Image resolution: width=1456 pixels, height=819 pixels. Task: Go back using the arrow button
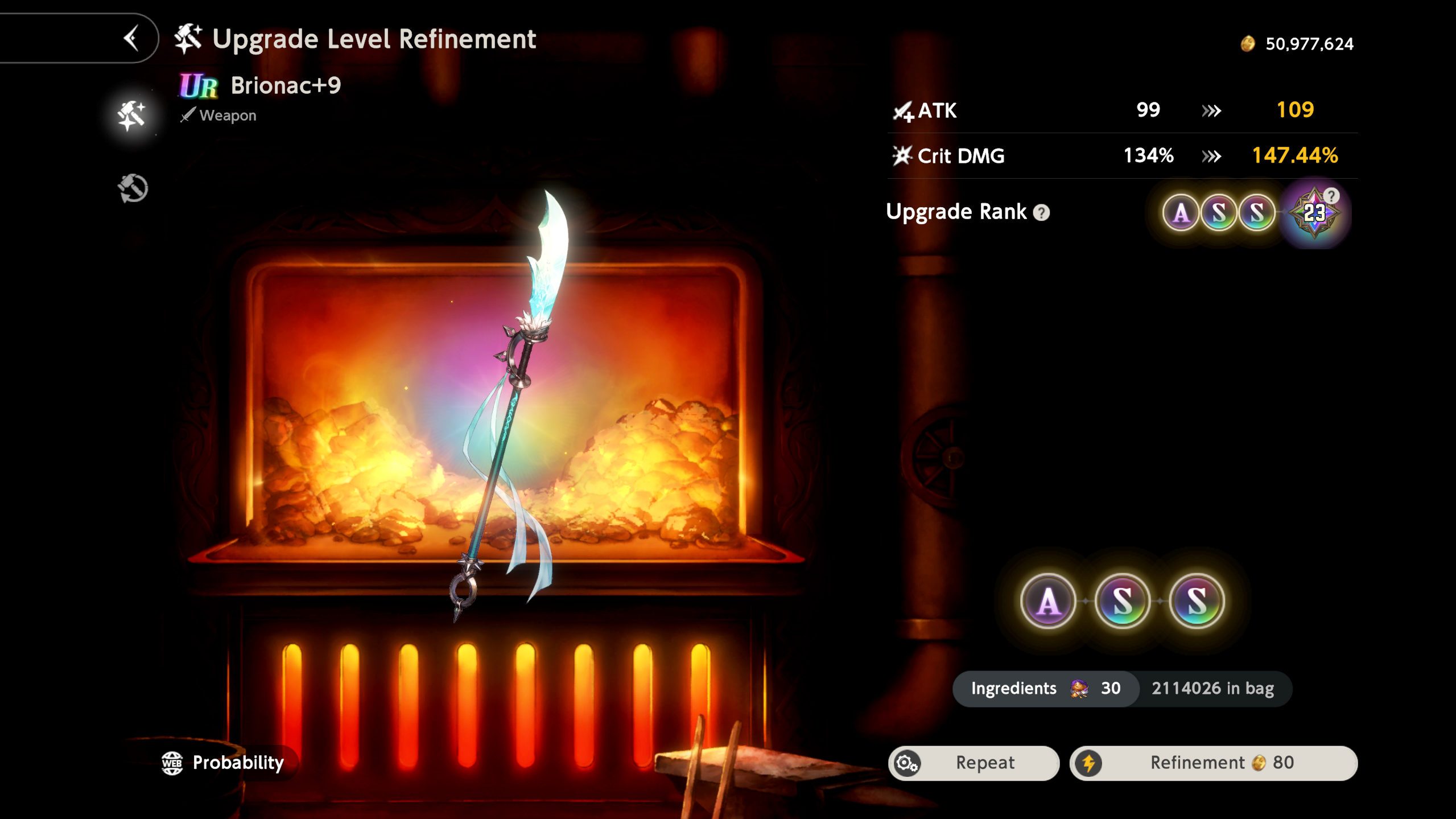(x=131, y=39)
